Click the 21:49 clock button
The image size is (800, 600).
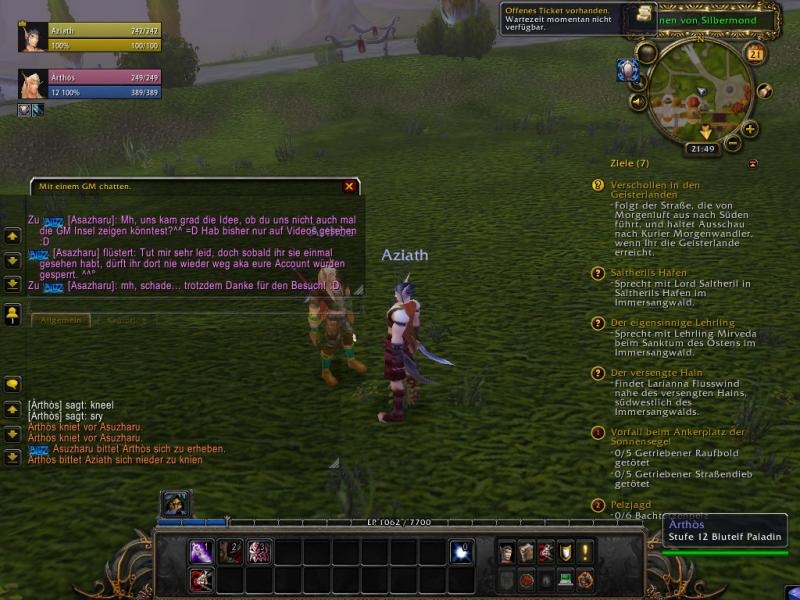pos(702,149)
